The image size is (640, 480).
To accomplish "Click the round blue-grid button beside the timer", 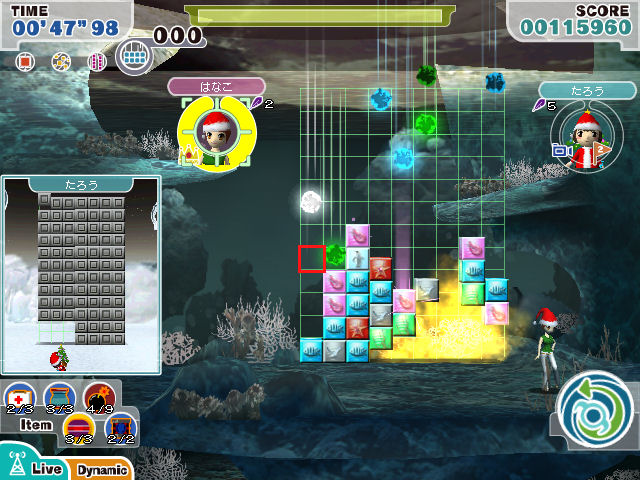I will 133,56.
